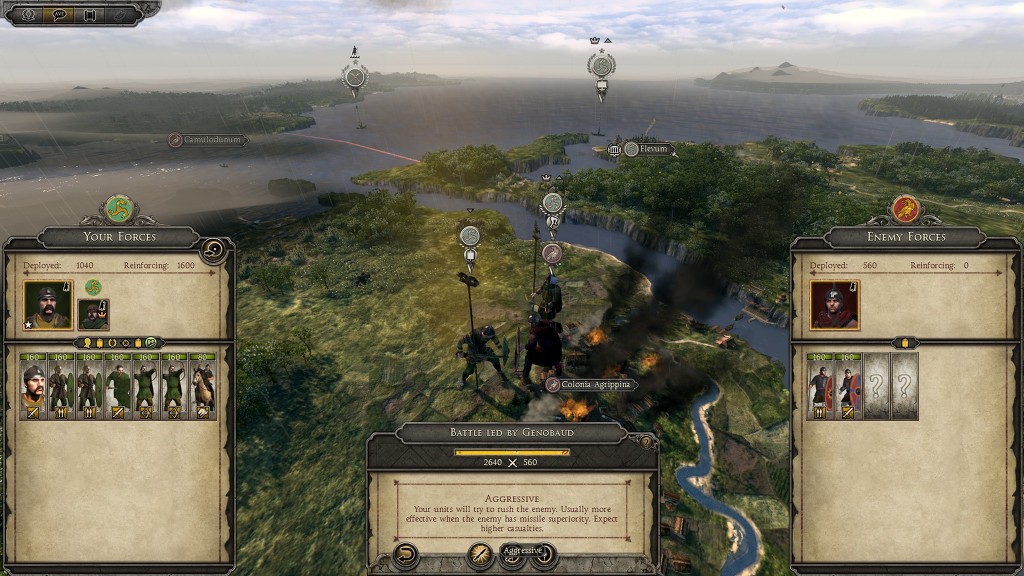This screenshot has height=576, width=1024.
Task: Open the battle panel help question mark
Action: [x=646, y=441]
